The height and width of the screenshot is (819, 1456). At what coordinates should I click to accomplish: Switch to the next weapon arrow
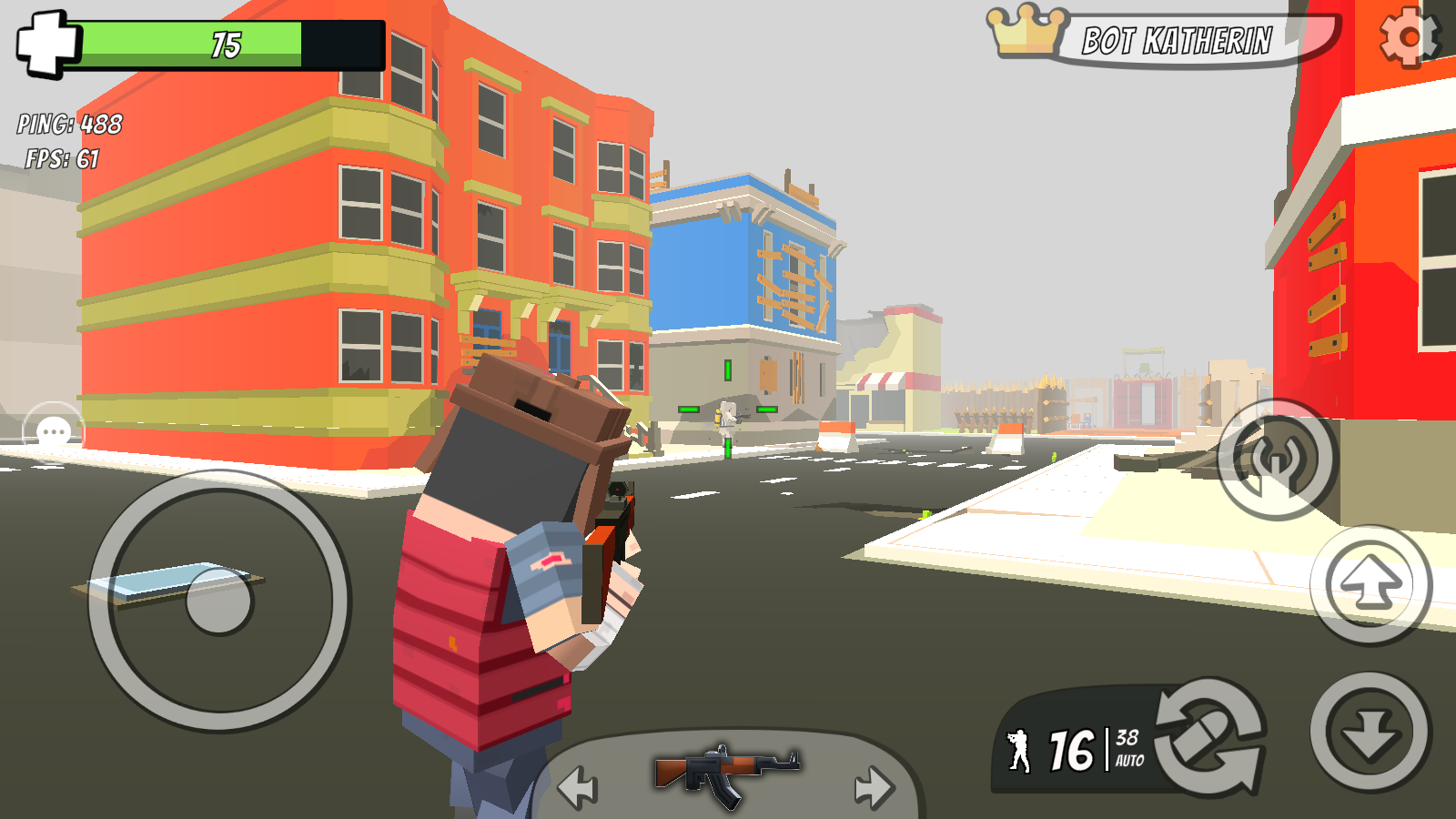pos(875,787)
